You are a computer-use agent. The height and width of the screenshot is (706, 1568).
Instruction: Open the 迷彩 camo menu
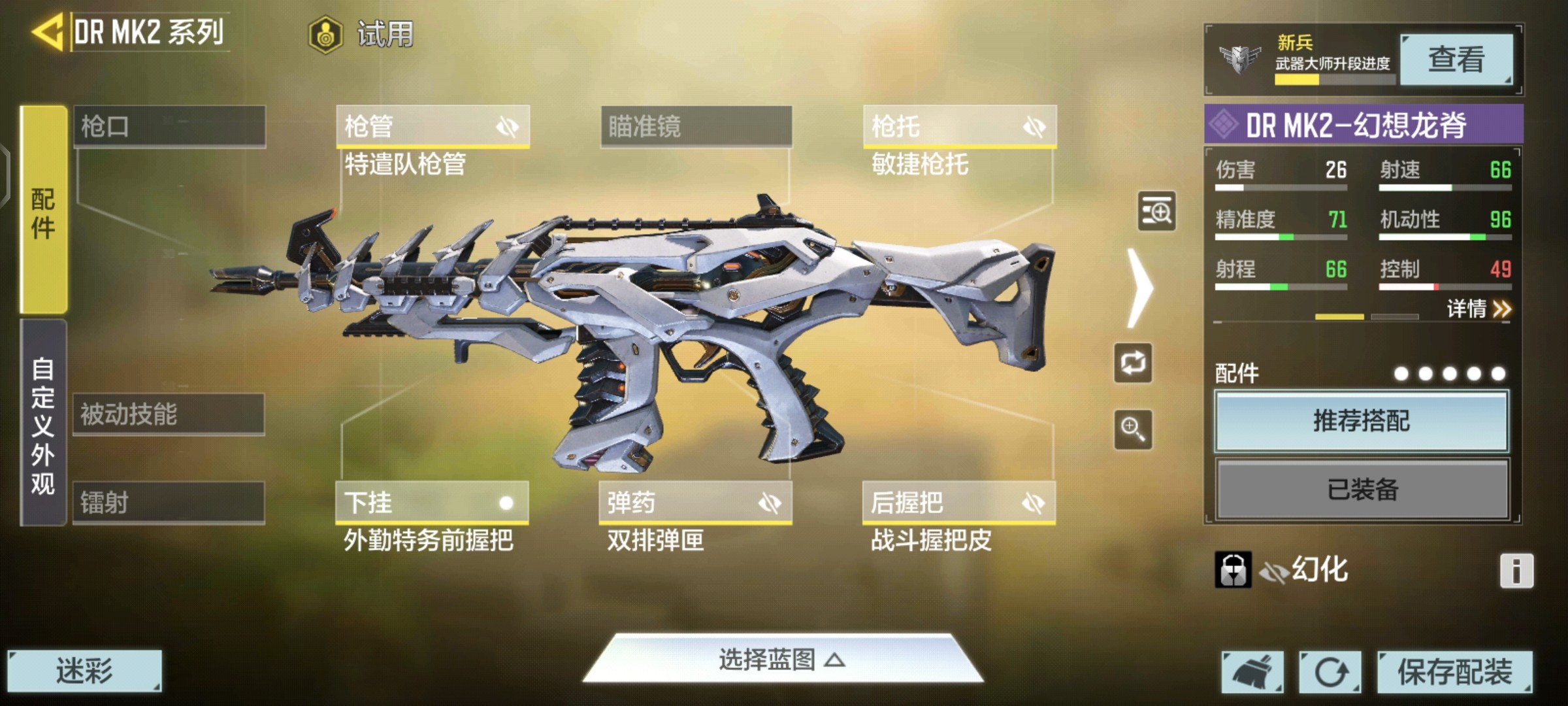tap(84, 671)
